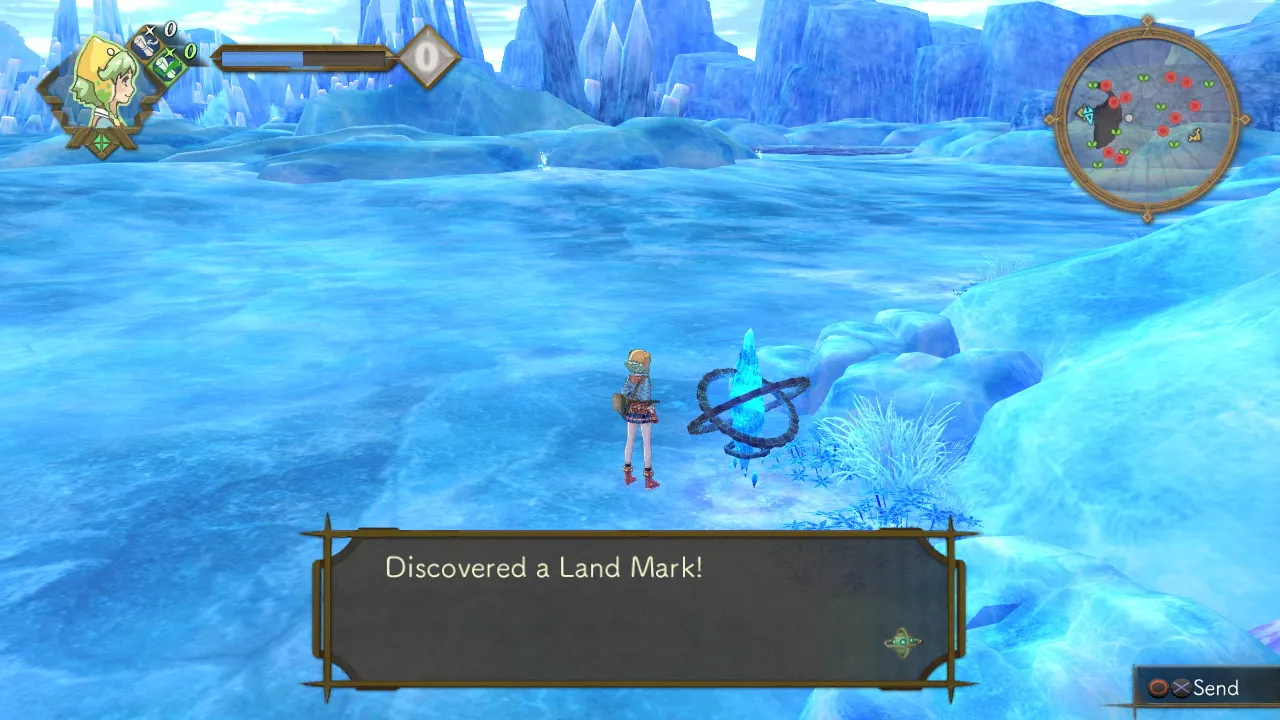The height and width of the screenshot is (720, 1280).
Task: Click the Discovered a Land Mark message
Action: pos(544,568)
